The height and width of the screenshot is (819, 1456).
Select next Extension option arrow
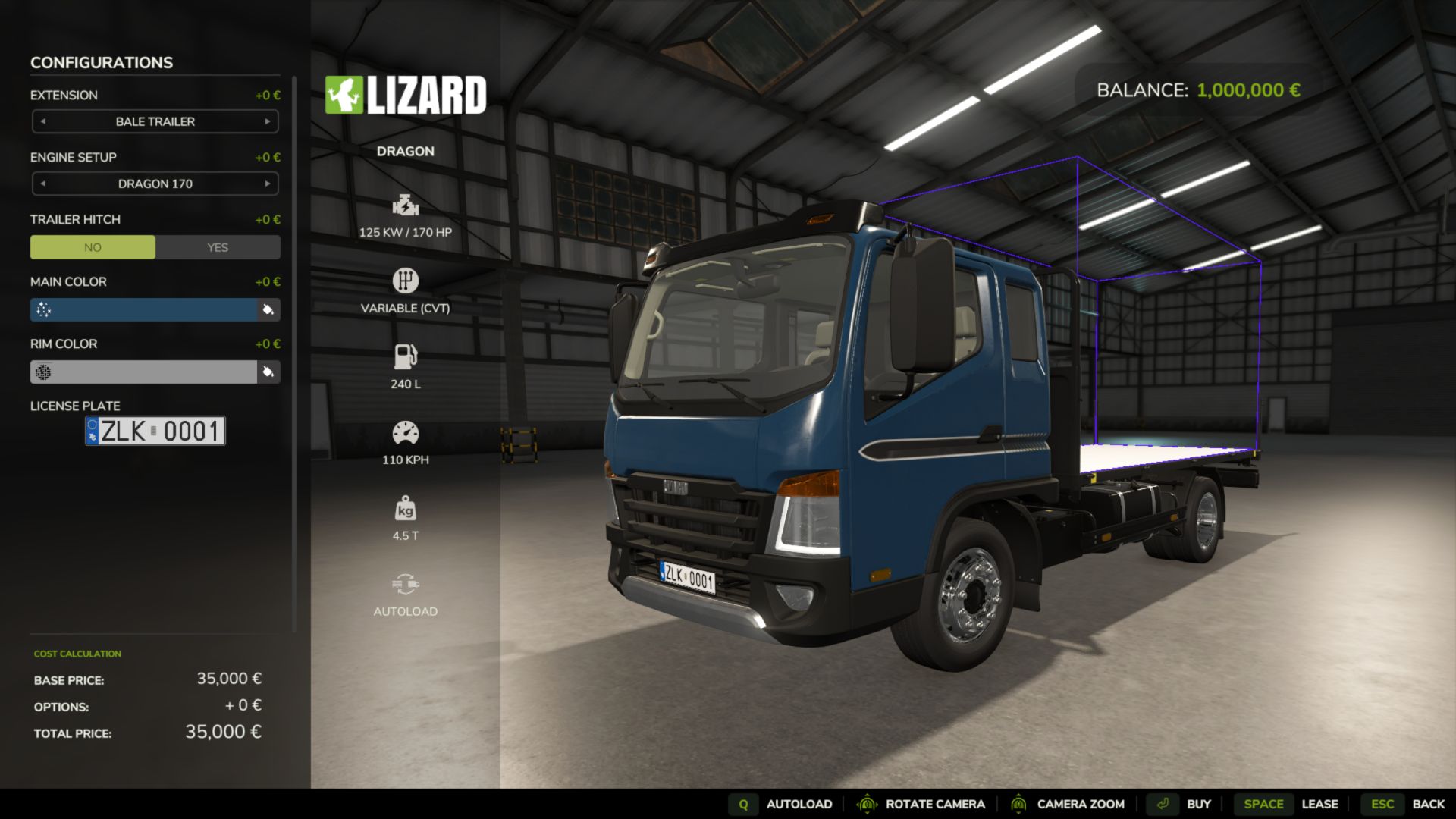268,121
